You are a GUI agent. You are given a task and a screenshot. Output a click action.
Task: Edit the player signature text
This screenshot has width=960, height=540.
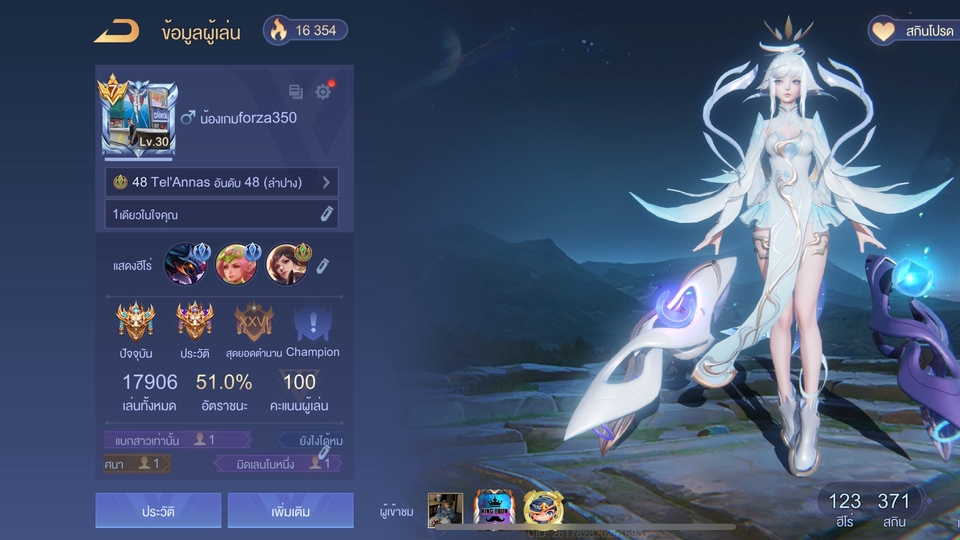[326, 214]
